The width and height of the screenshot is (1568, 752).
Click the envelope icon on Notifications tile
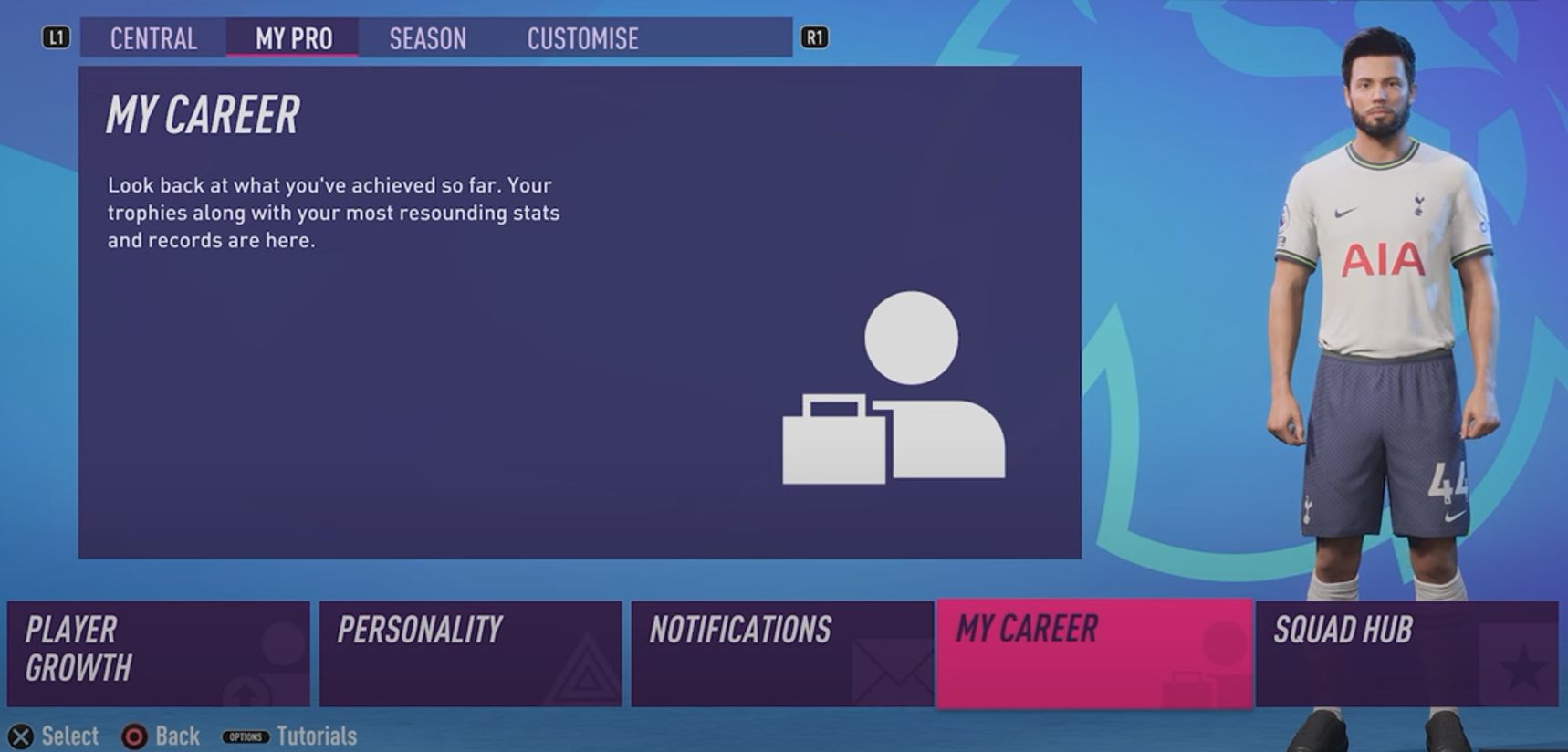pos(893,673)
